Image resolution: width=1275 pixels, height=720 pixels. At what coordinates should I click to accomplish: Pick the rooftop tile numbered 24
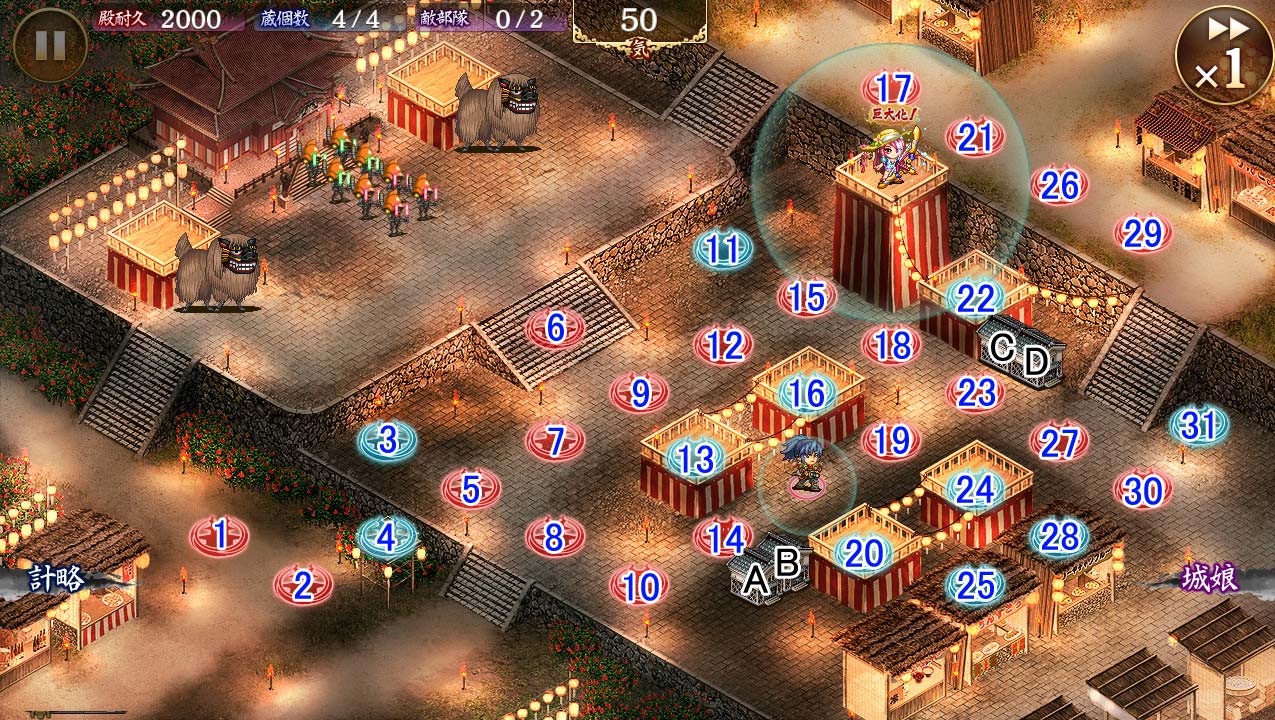pyautogui.click(x=975, y=489)
